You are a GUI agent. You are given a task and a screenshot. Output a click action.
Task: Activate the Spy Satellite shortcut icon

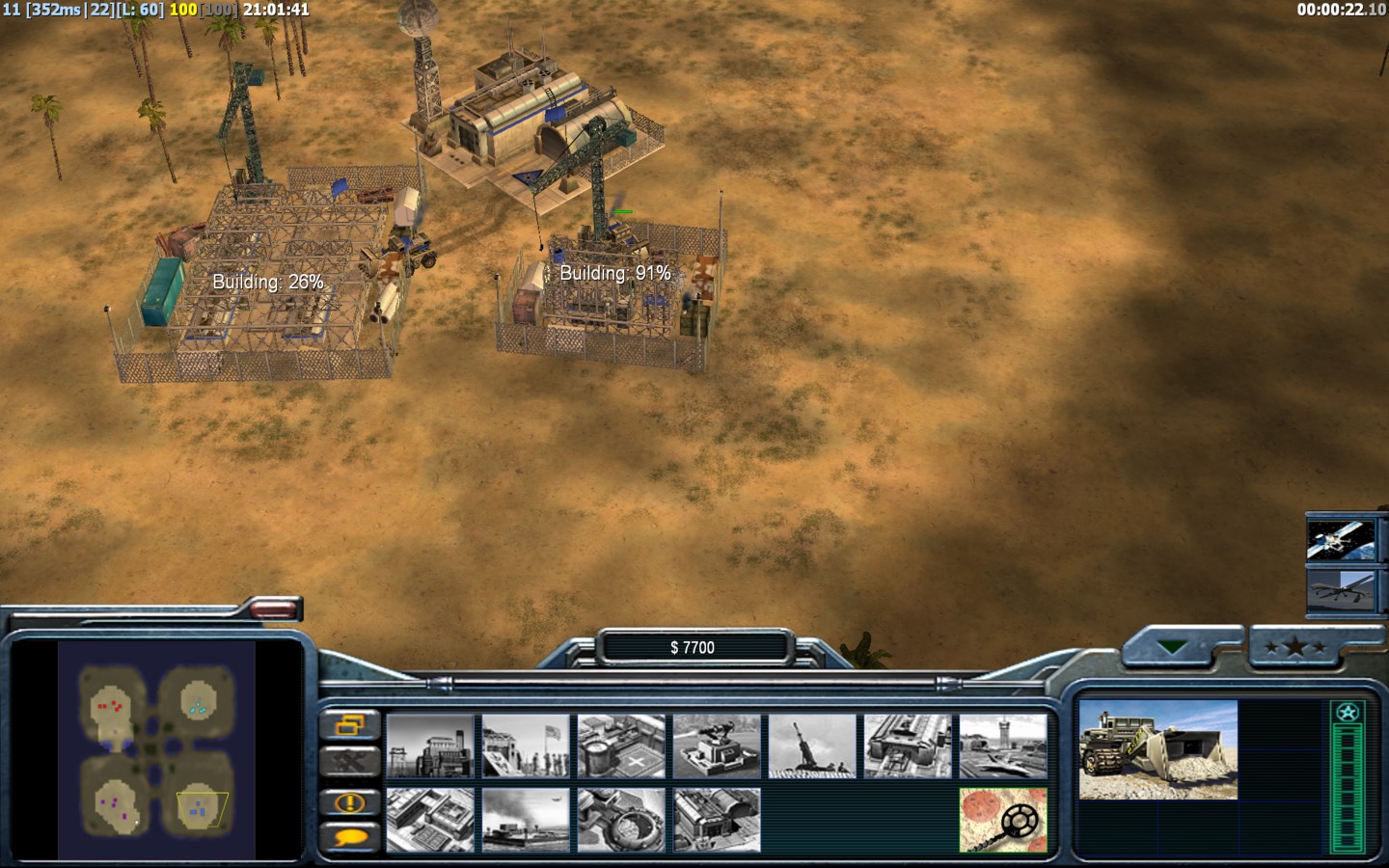click(1340, 539)
